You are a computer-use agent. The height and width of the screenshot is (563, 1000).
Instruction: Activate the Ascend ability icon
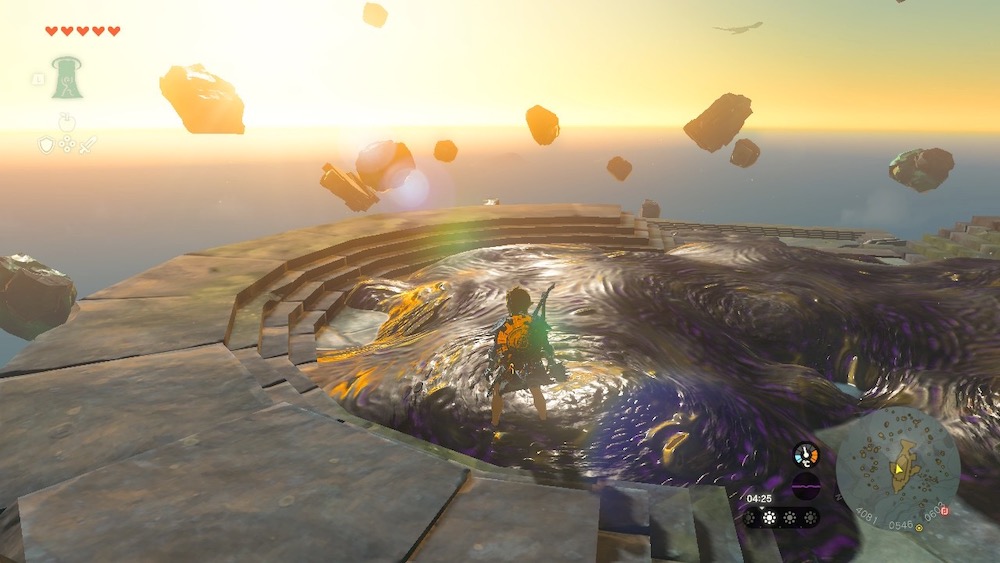click(x=67, y=77)
